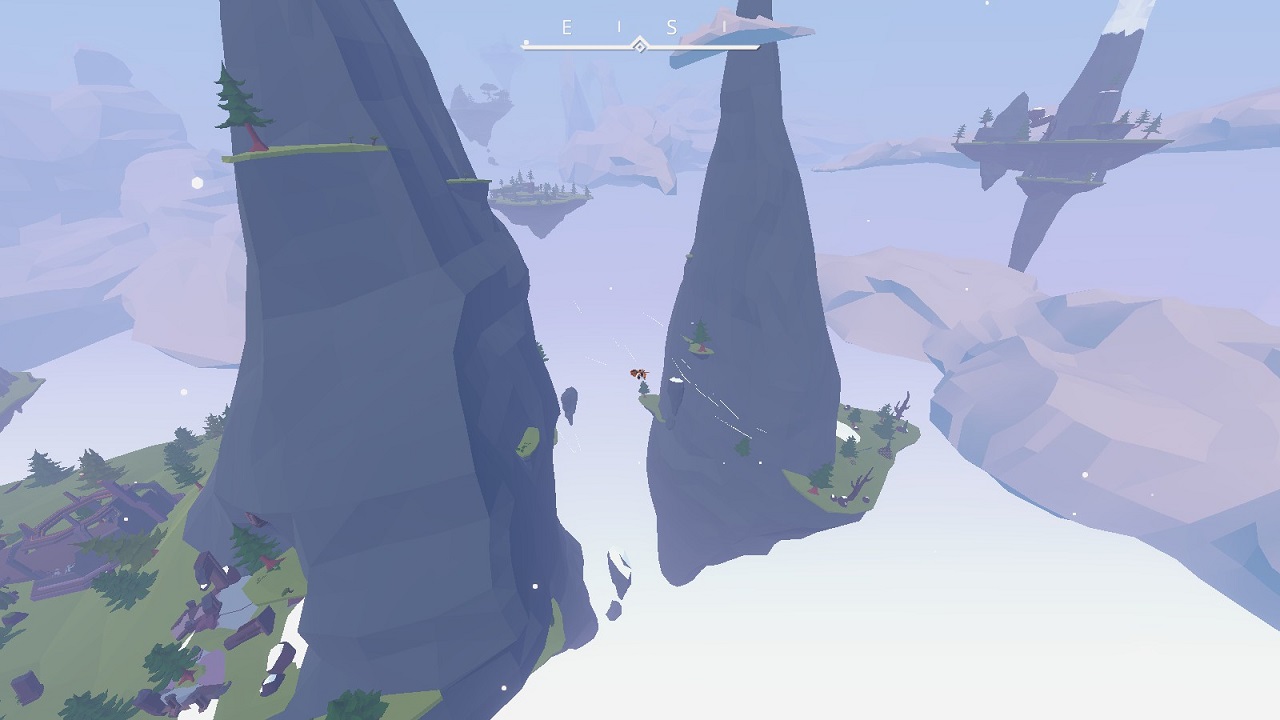This screenshot has height=720, width=1280.
Task: Click the compass heading bar
Action: click(640, 45)
